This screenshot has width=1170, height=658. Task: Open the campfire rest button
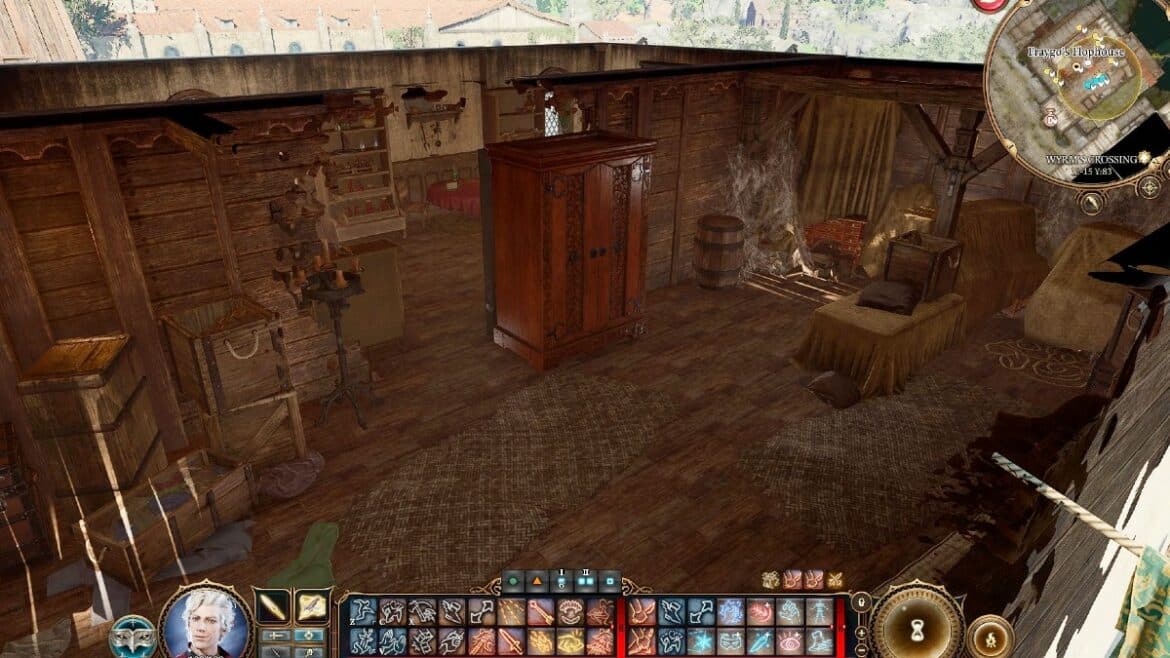point(989,636)
